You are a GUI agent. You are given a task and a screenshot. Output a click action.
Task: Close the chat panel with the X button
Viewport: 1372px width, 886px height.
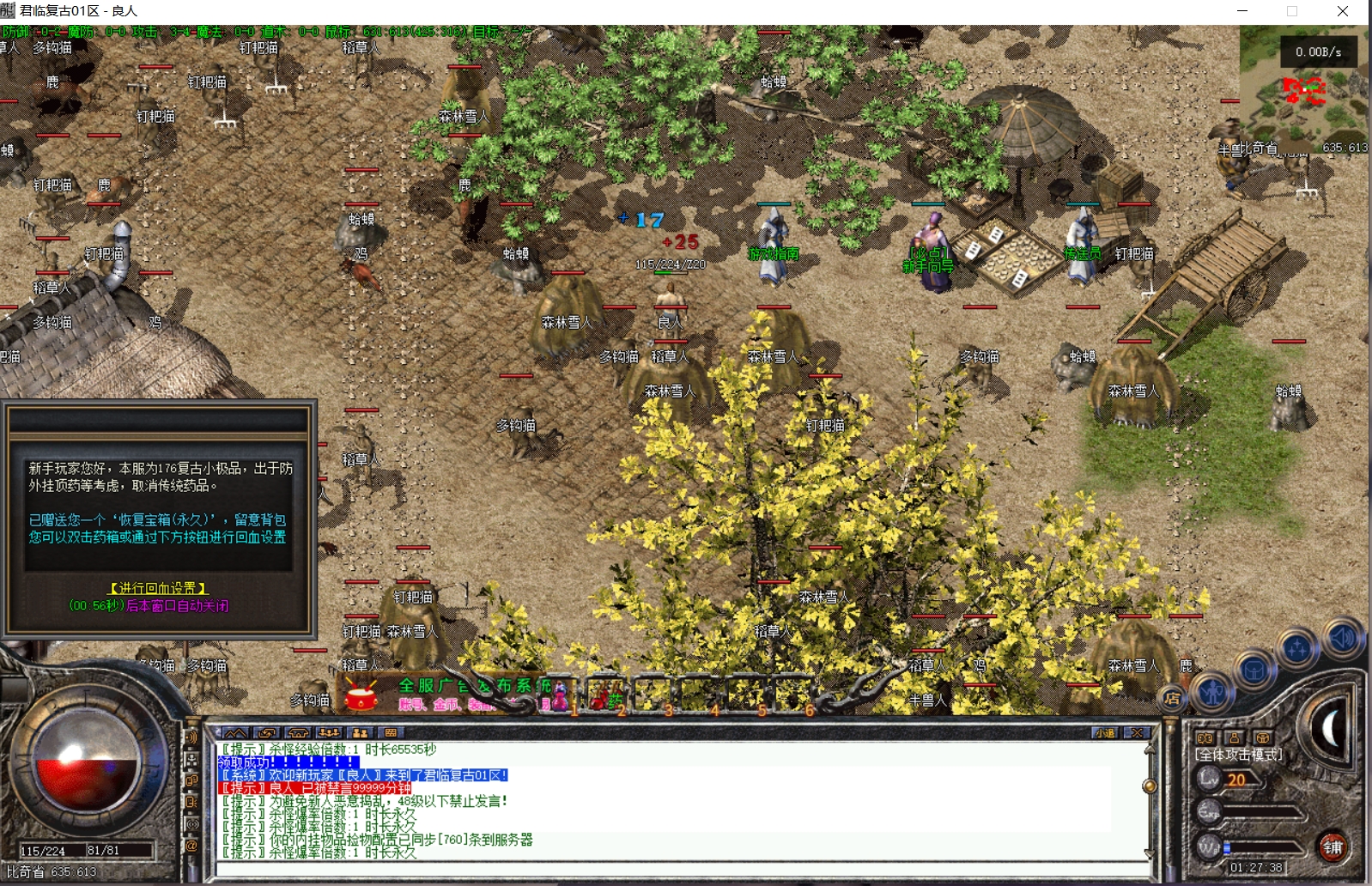tap(1137, 732)
